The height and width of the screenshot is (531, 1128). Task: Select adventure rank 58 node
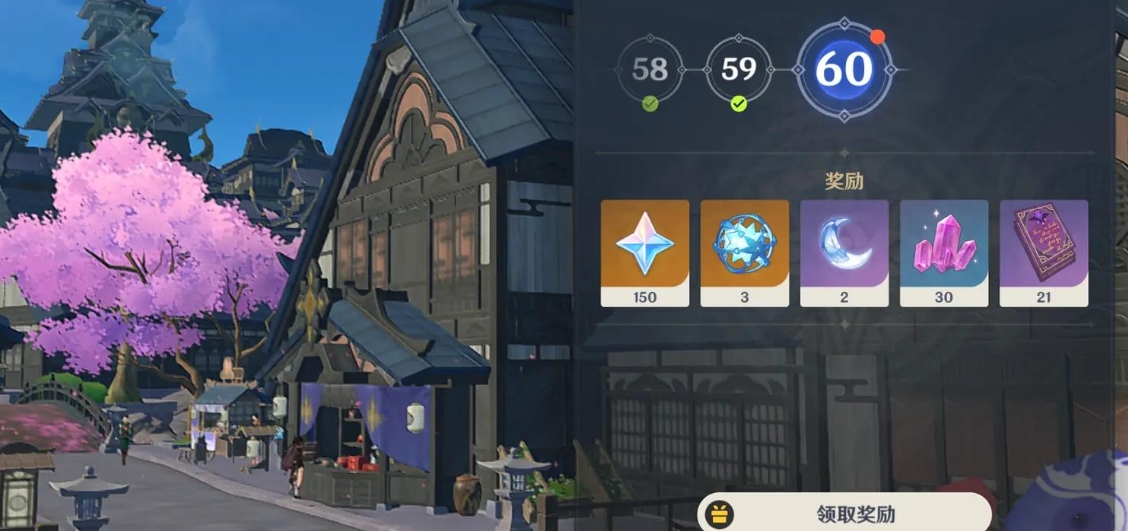point(650,69)
